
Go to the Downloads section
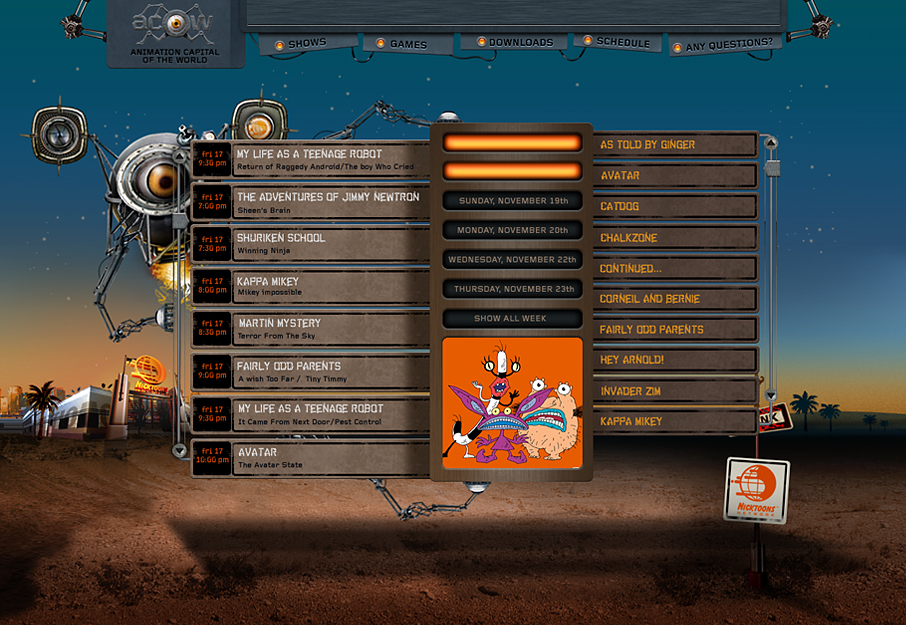click(520, 43)
